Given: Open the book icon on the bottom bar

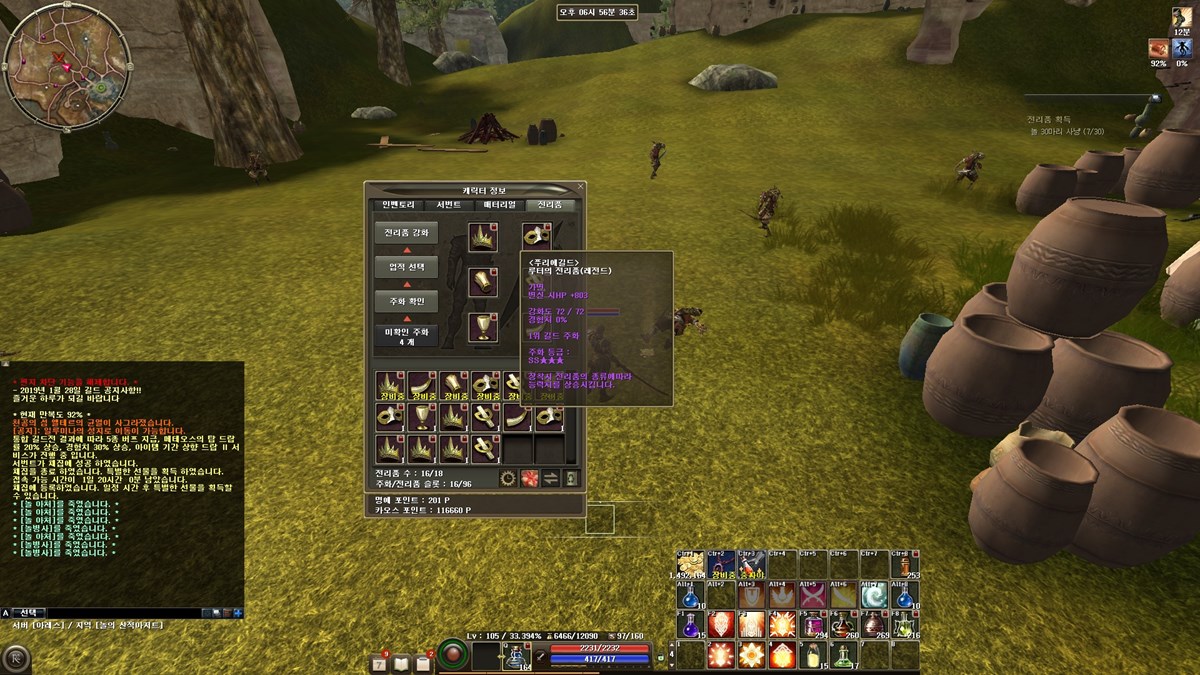Looking at the screenshot, I should [x=401, y=664].
